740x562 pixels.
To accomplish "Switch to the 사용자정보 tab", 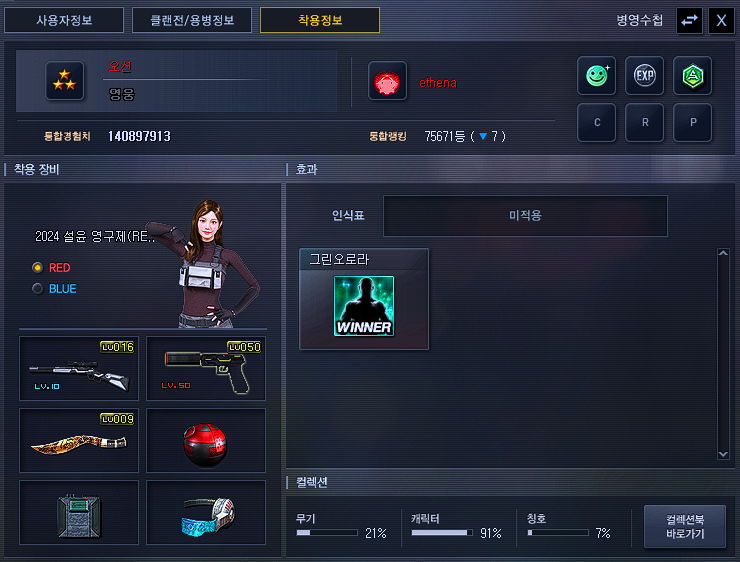I will pos(66,20).
